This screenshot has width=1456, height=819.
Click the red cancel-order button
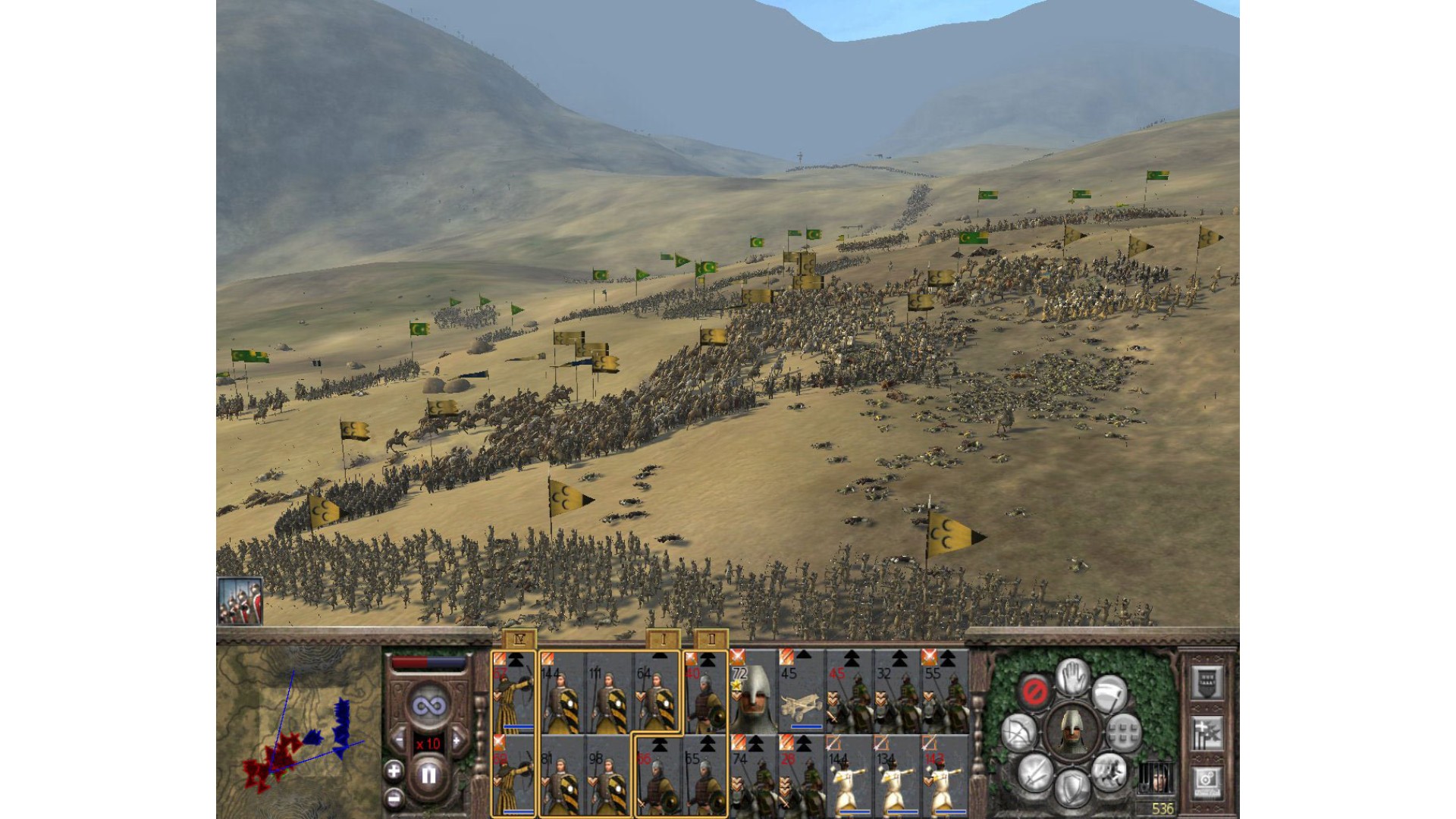tap(1035, 692)
